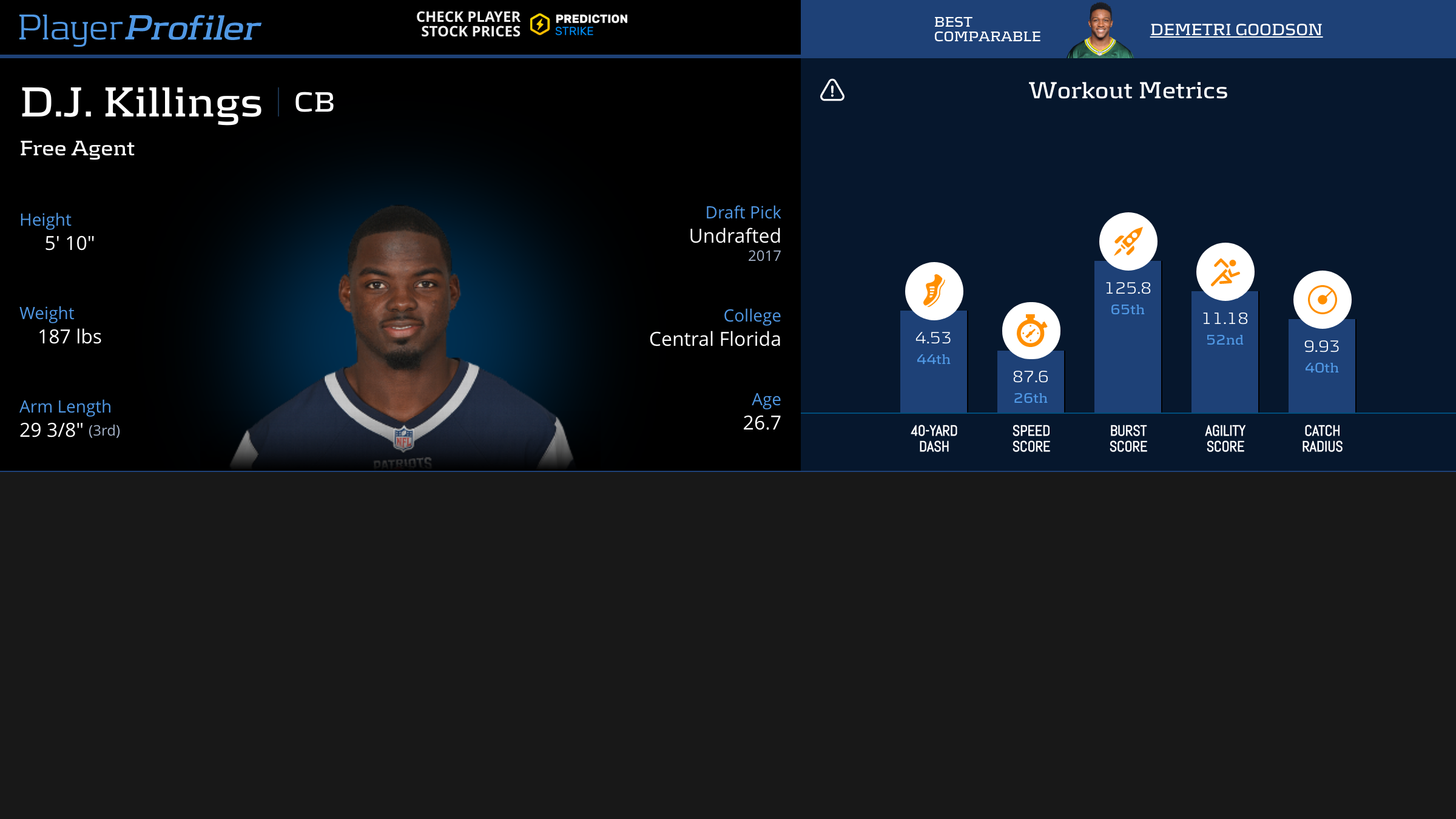The width and height of the screenshot is (1456, 819).
Task: Open the PlayerProfiler home logo
Action: 140,28
